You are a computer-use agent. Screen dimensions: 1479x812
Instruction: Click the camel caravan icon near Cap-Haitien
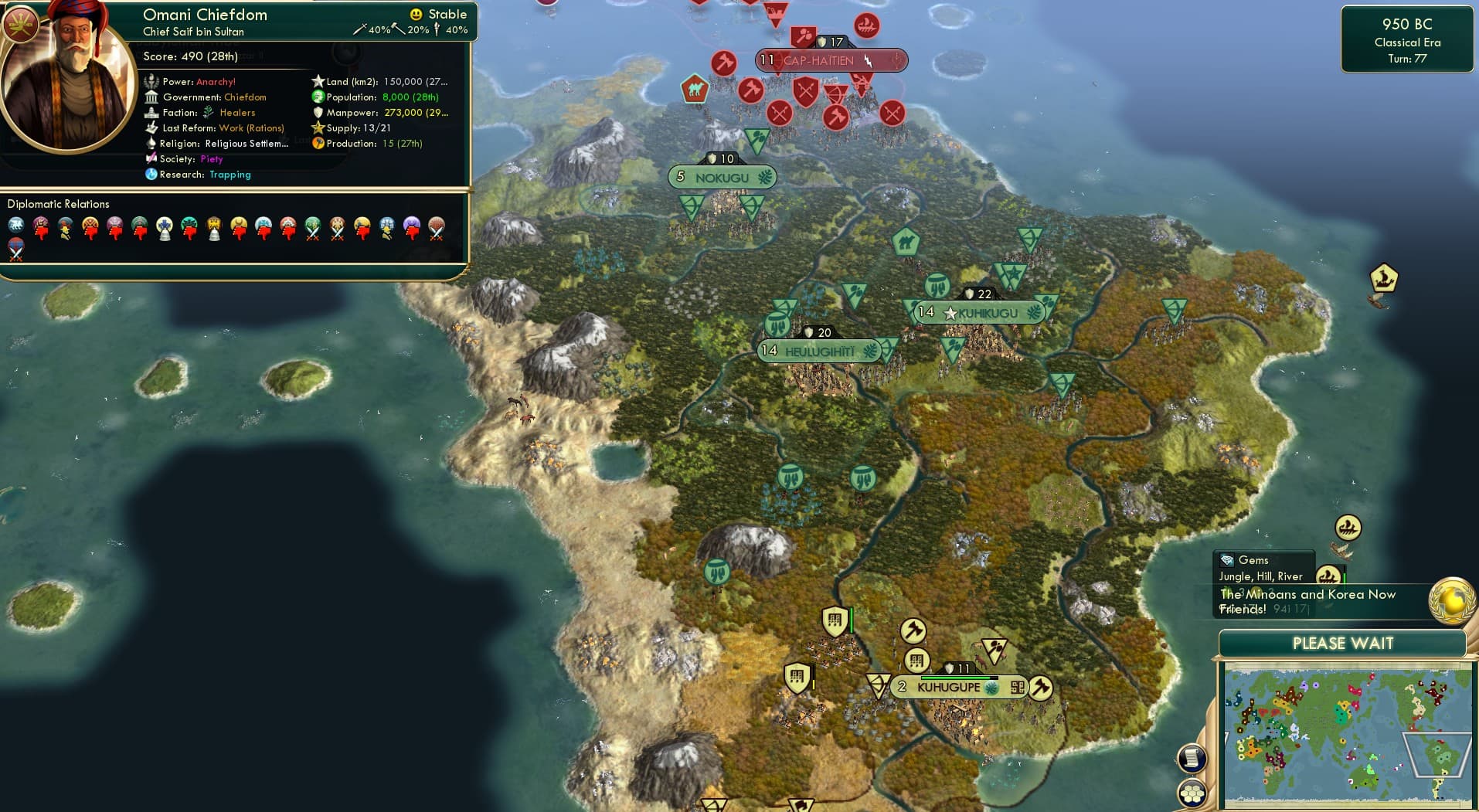(695, 90)
